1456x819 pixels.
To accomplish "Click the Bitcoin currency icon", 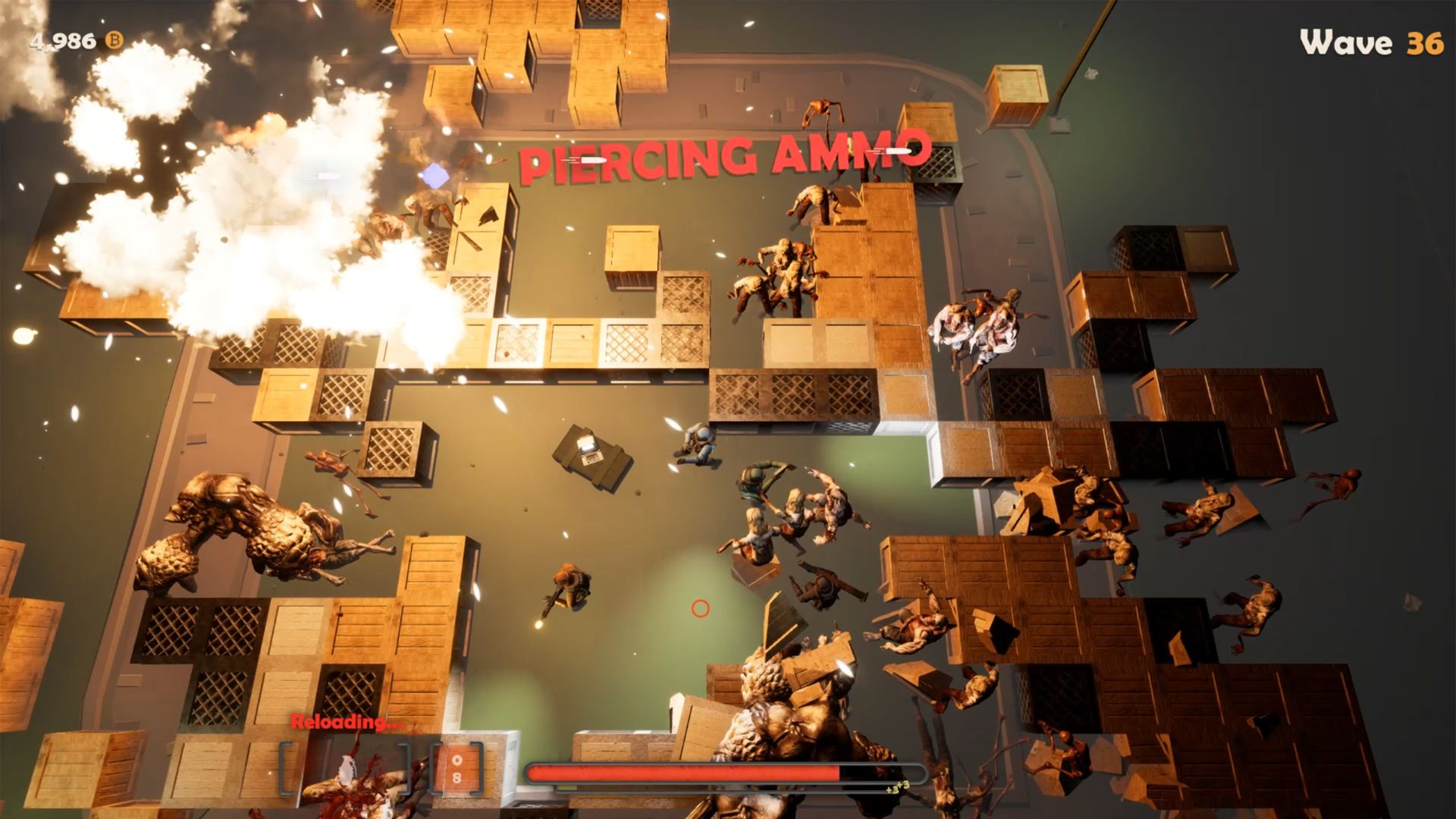I will 114,42.
